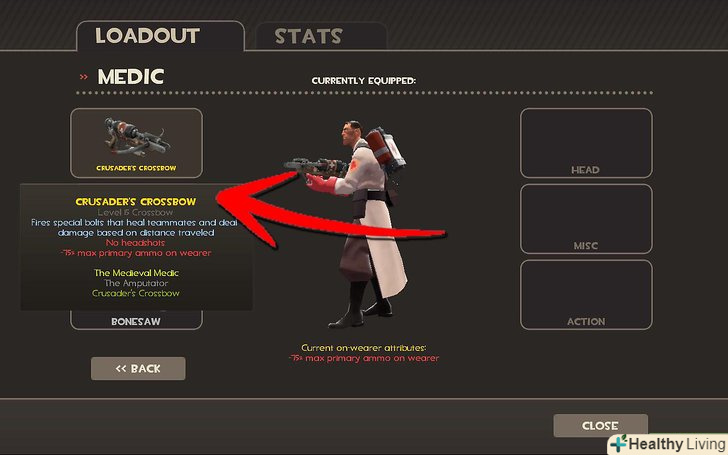Close the loadout screen

(x=600, y=426)
